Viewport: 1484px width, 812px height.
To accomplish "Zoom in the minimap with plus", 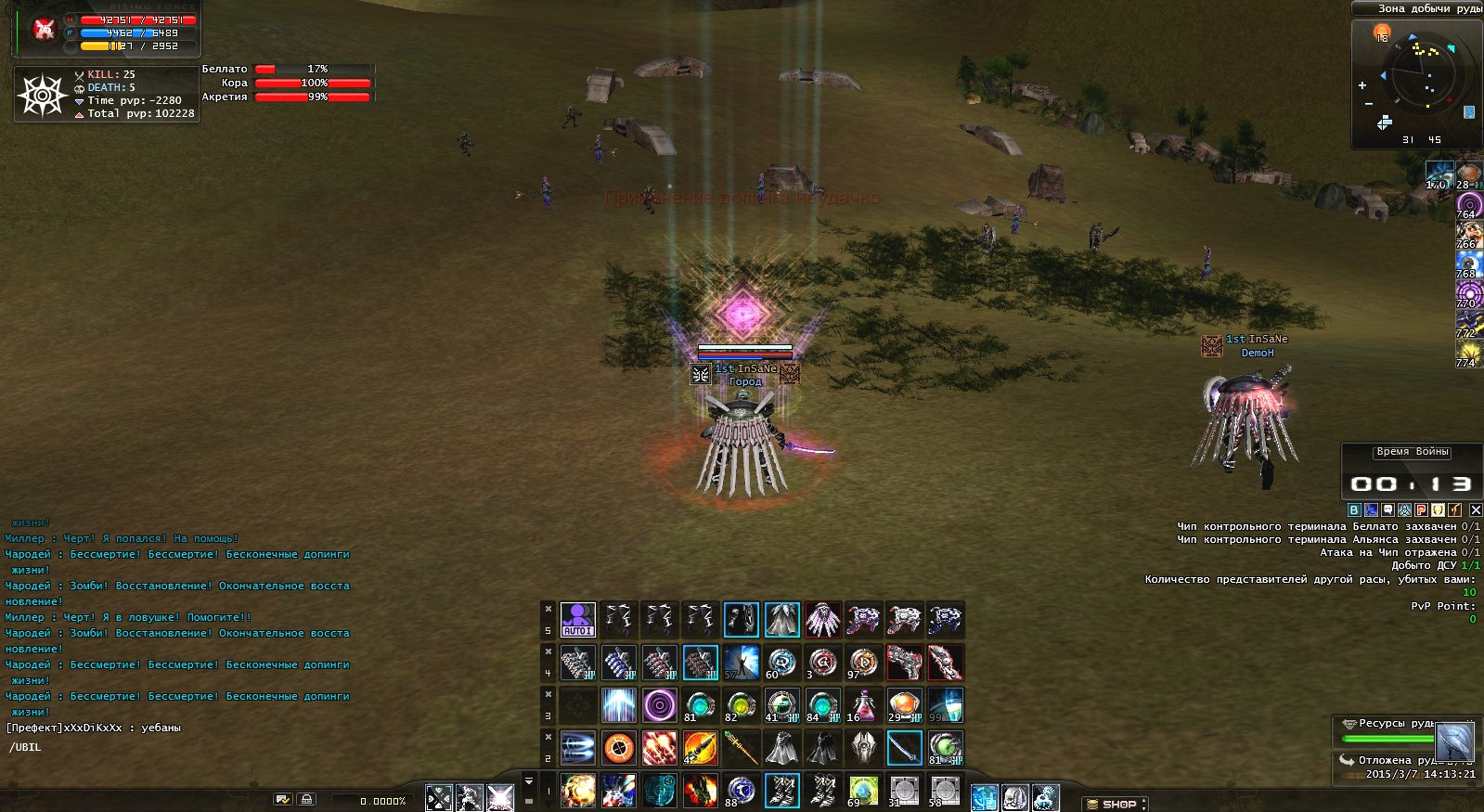I will 1362,85.
